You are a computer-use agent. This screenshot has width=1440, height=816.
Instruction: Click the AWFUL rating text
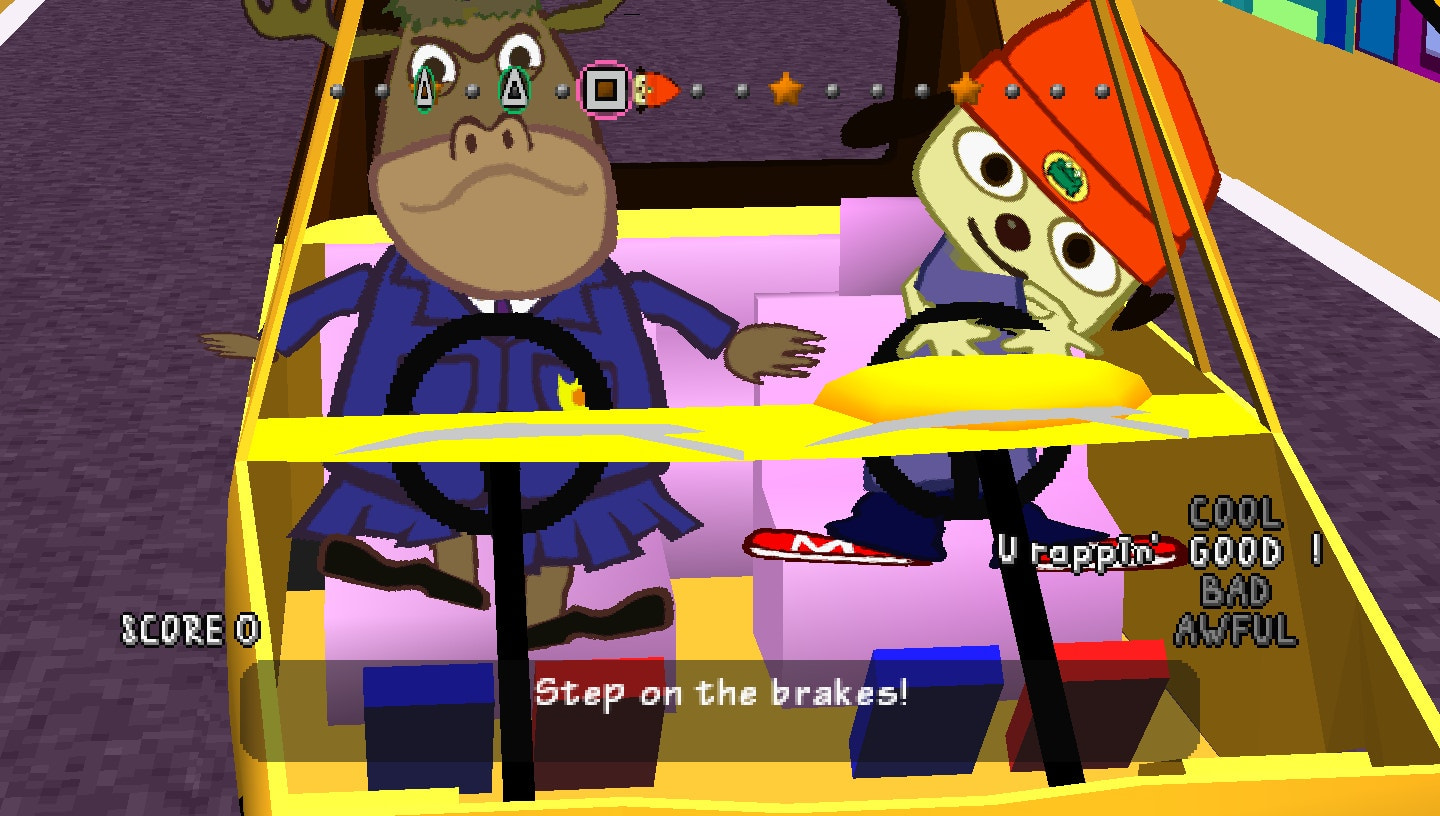pos(1234,625)
